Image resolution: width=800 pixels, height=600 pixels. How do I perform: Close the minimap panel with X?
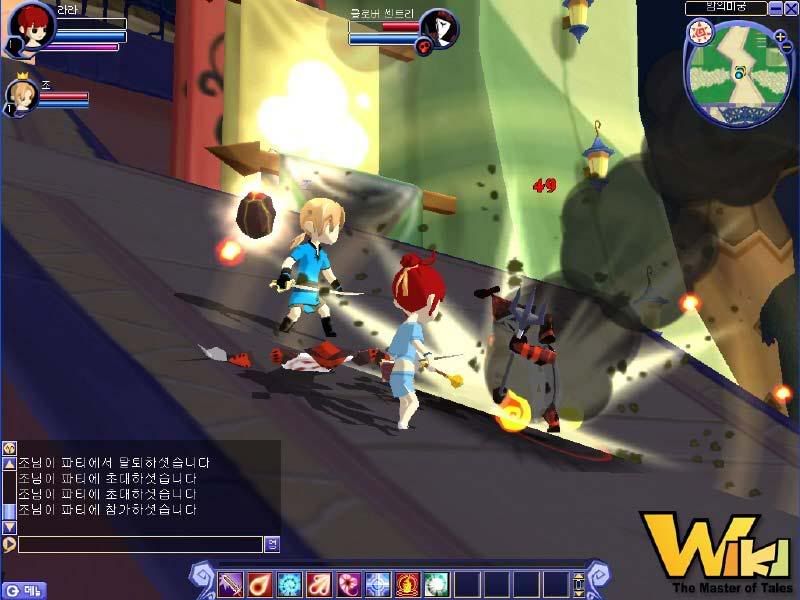point(790,8)
